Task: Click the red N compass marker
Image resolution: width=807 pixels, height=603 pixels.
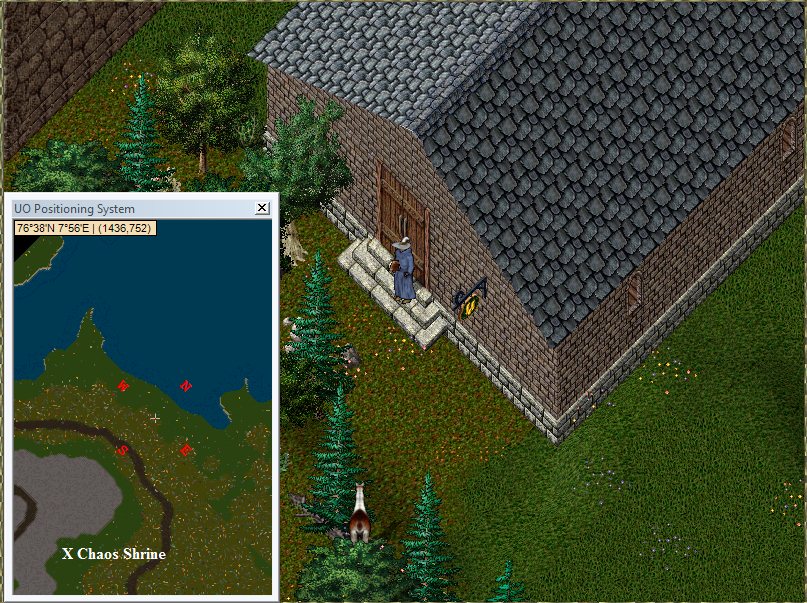Action: (x=185, y=386)
